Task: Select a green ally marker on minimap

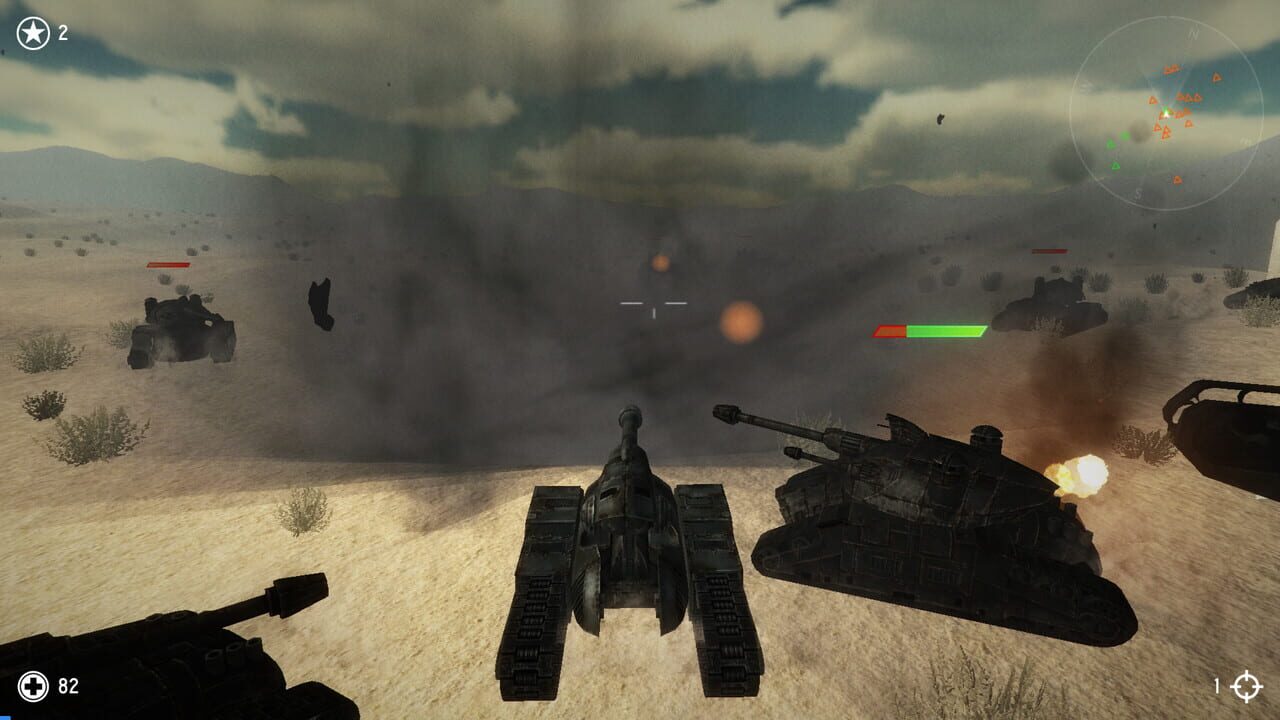Action: [1116, 165]
